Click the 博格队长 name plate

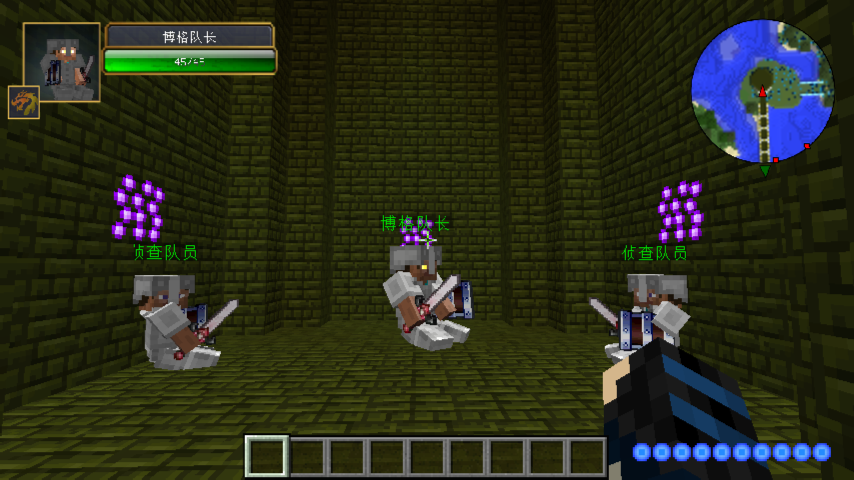pyautogui.click(x=190, y=36)
